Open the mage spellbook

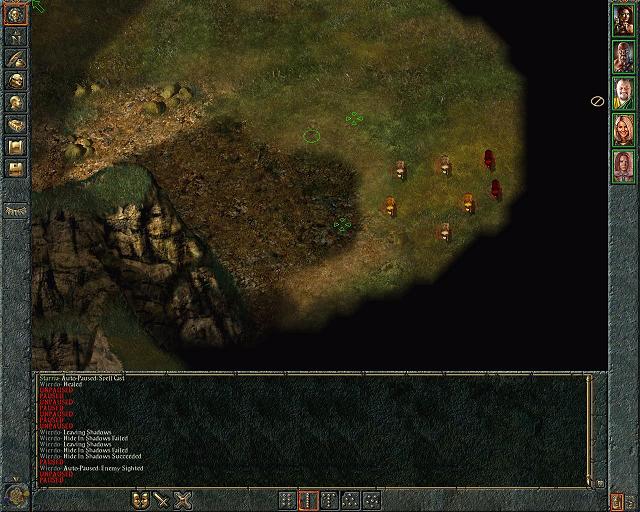coord(16,124)
